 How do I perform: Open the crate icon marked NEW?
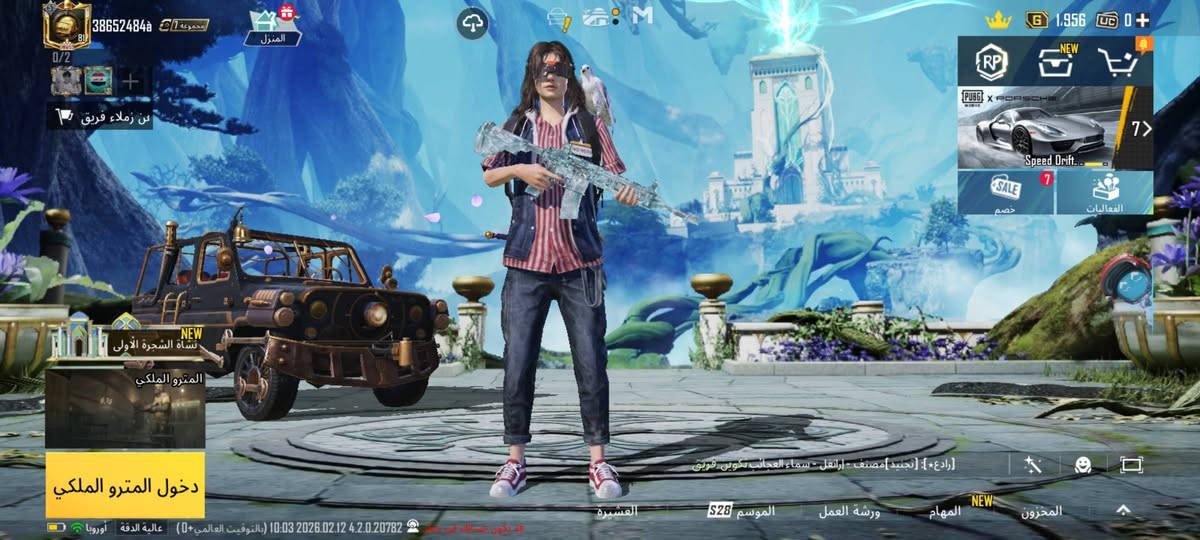(x=1055, y=63)
